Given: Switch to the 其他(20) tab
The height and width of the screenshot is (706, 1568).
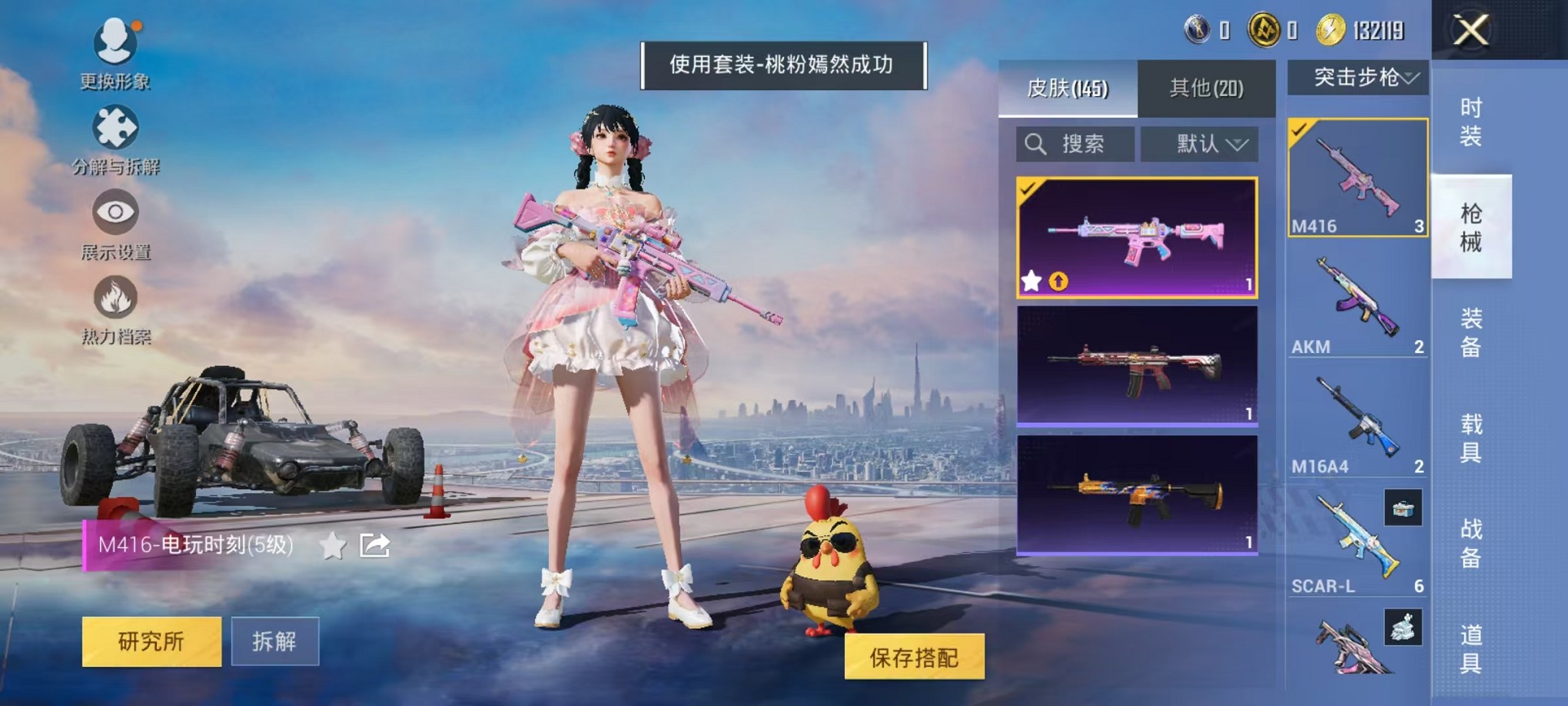Looking at the screenshot, I should tap(1205, 88).
